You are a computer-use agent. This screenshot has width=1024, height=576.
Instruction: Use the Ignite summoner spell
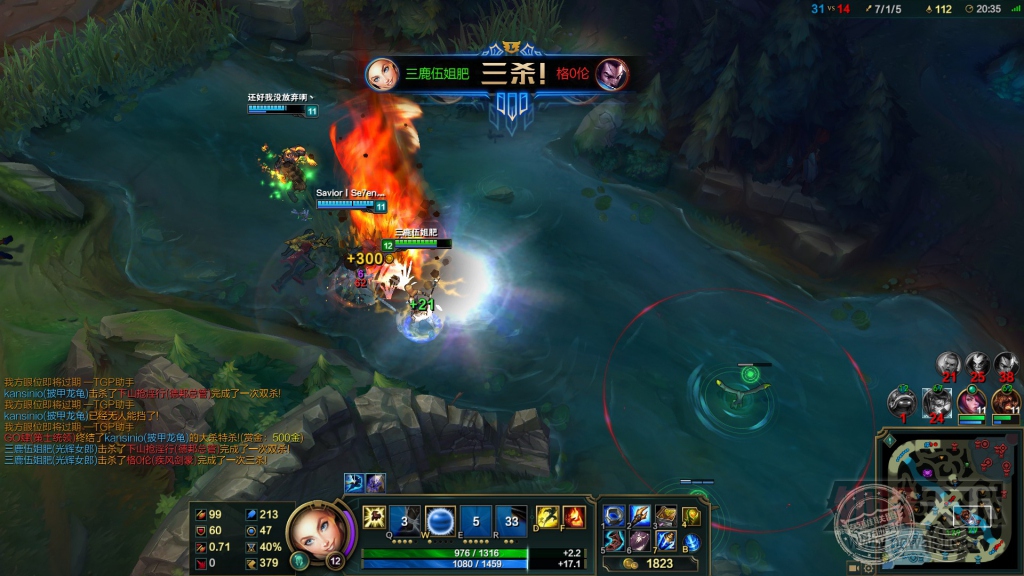[575, 517]
